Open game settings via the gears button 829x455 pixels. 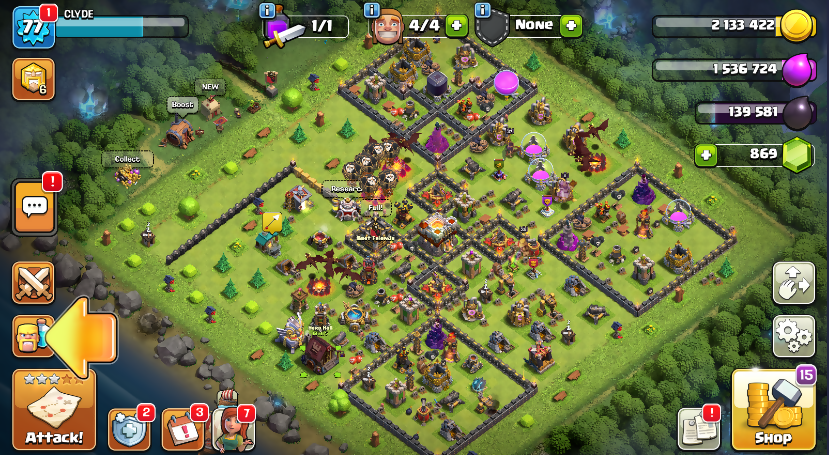coord(793,336)
